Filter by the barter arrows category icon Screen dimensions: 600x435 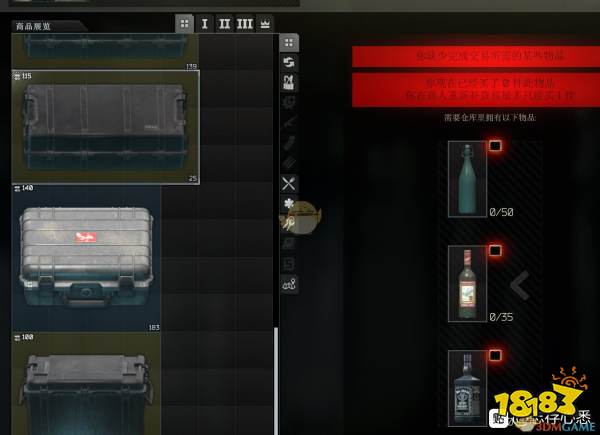coord(289,62)
